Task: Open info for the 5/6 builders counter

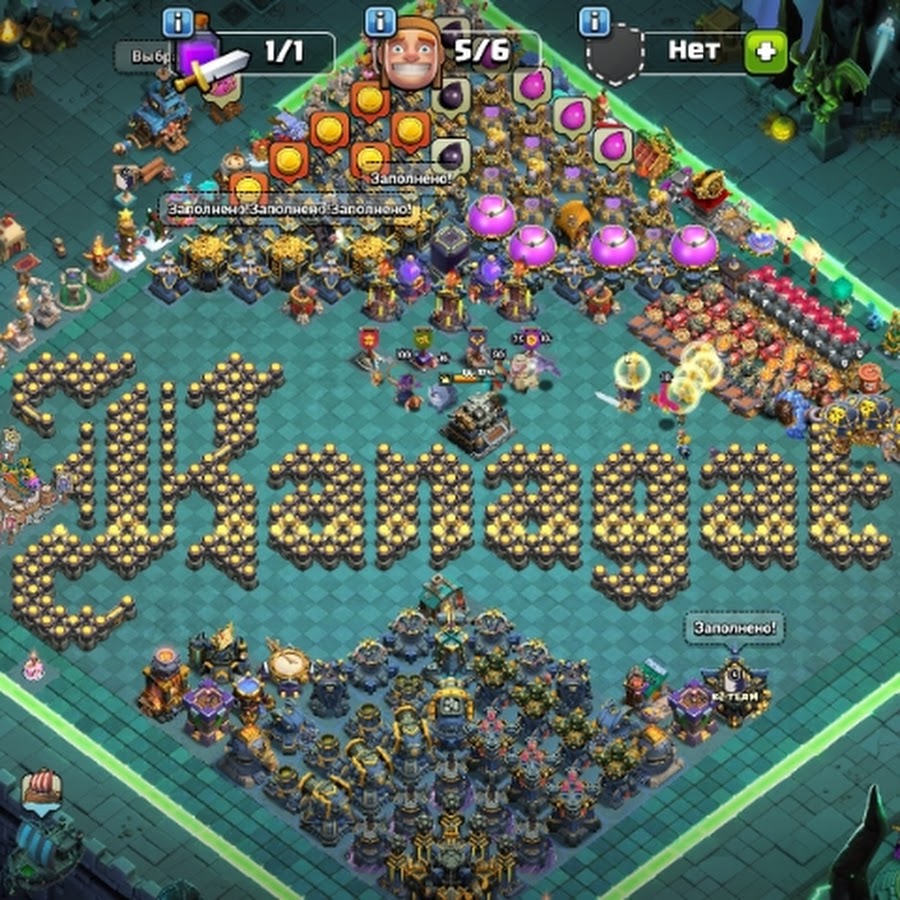Action: 380,21
